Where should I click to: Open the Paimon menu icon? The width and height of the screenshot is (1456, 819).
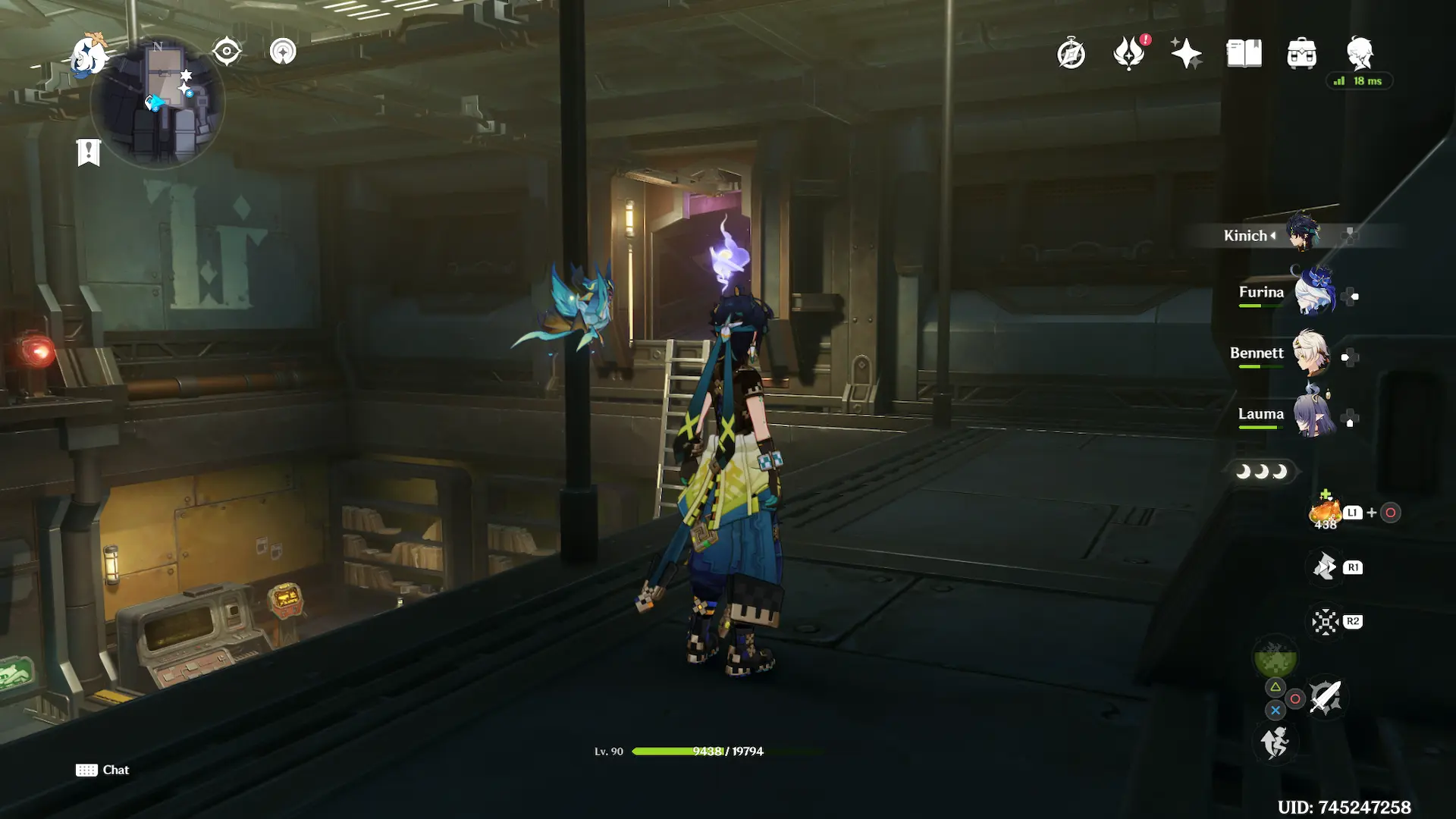click(x=89, y=56)
